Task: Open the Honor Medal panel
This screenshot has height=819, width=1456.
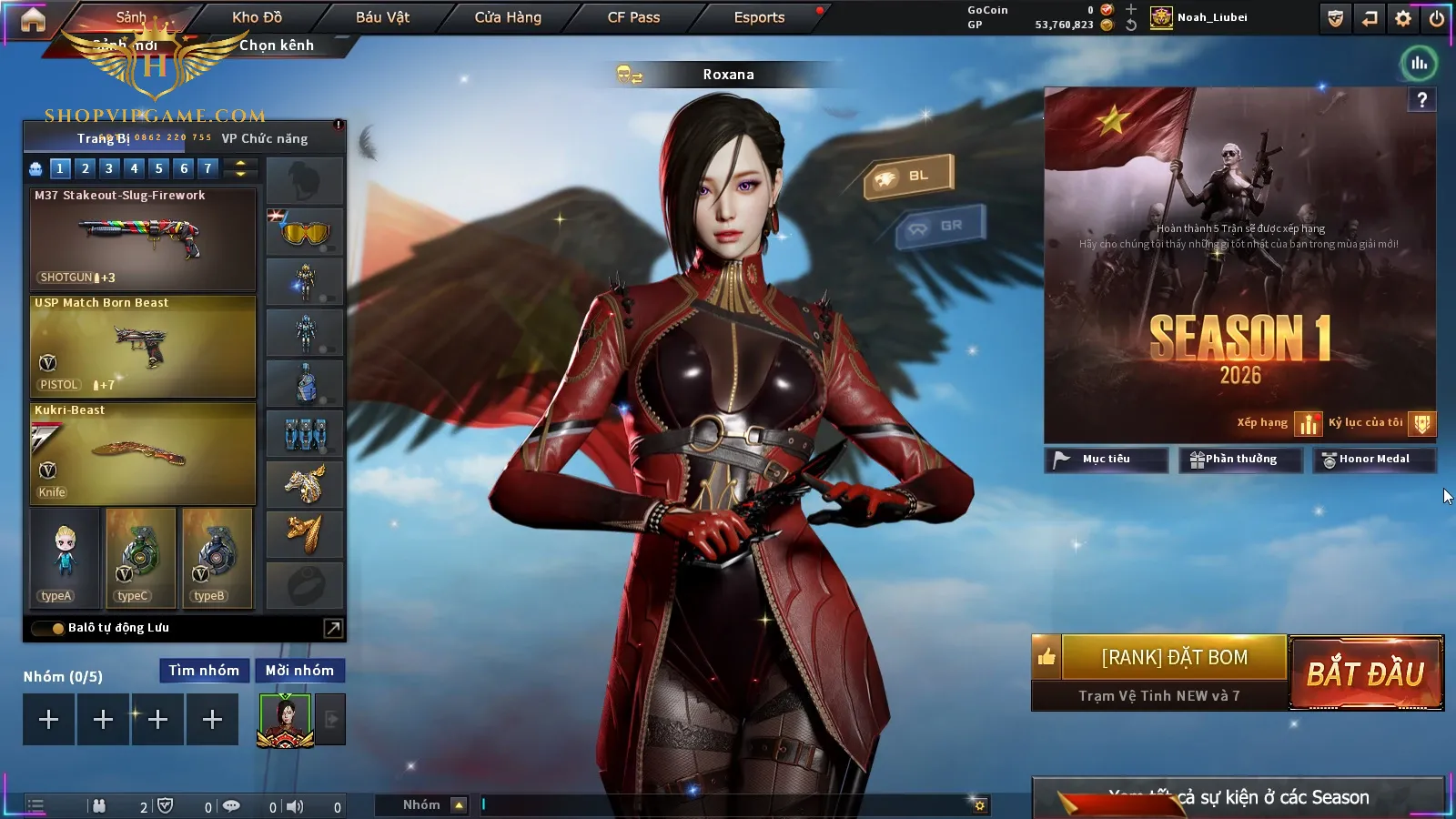Action: [x=1373, y=460]
